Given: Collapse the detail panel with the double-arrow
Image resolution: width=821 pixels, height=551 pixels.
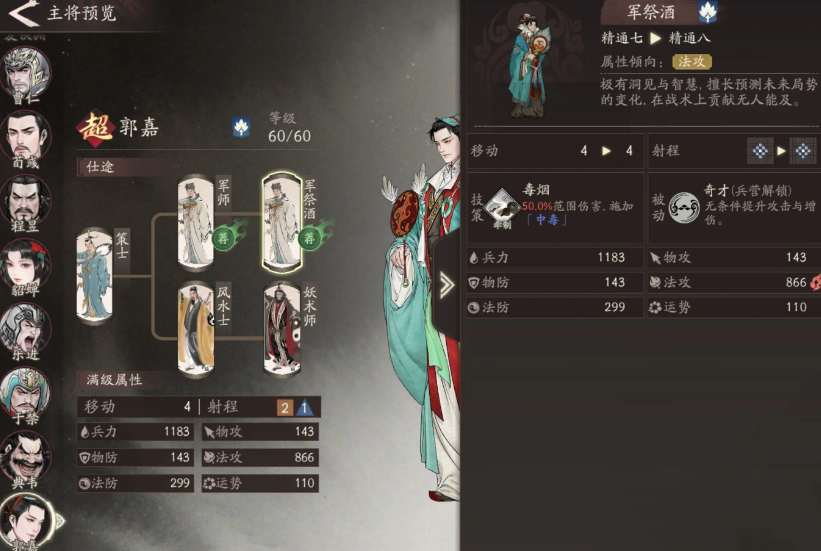Looking at the screenshot, I should click(x=446, y=288).
